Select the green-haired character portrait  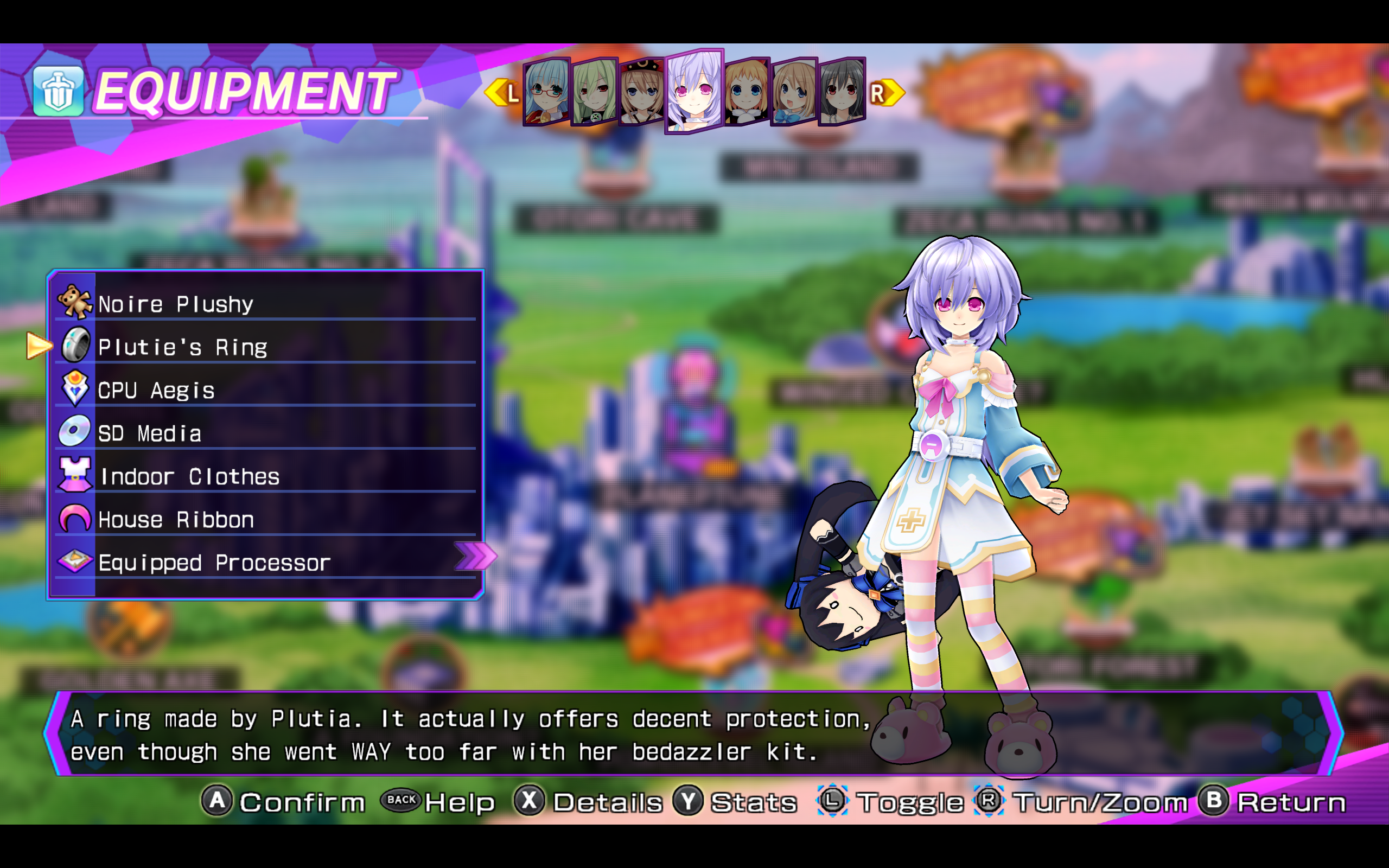(x=594, y=92)
